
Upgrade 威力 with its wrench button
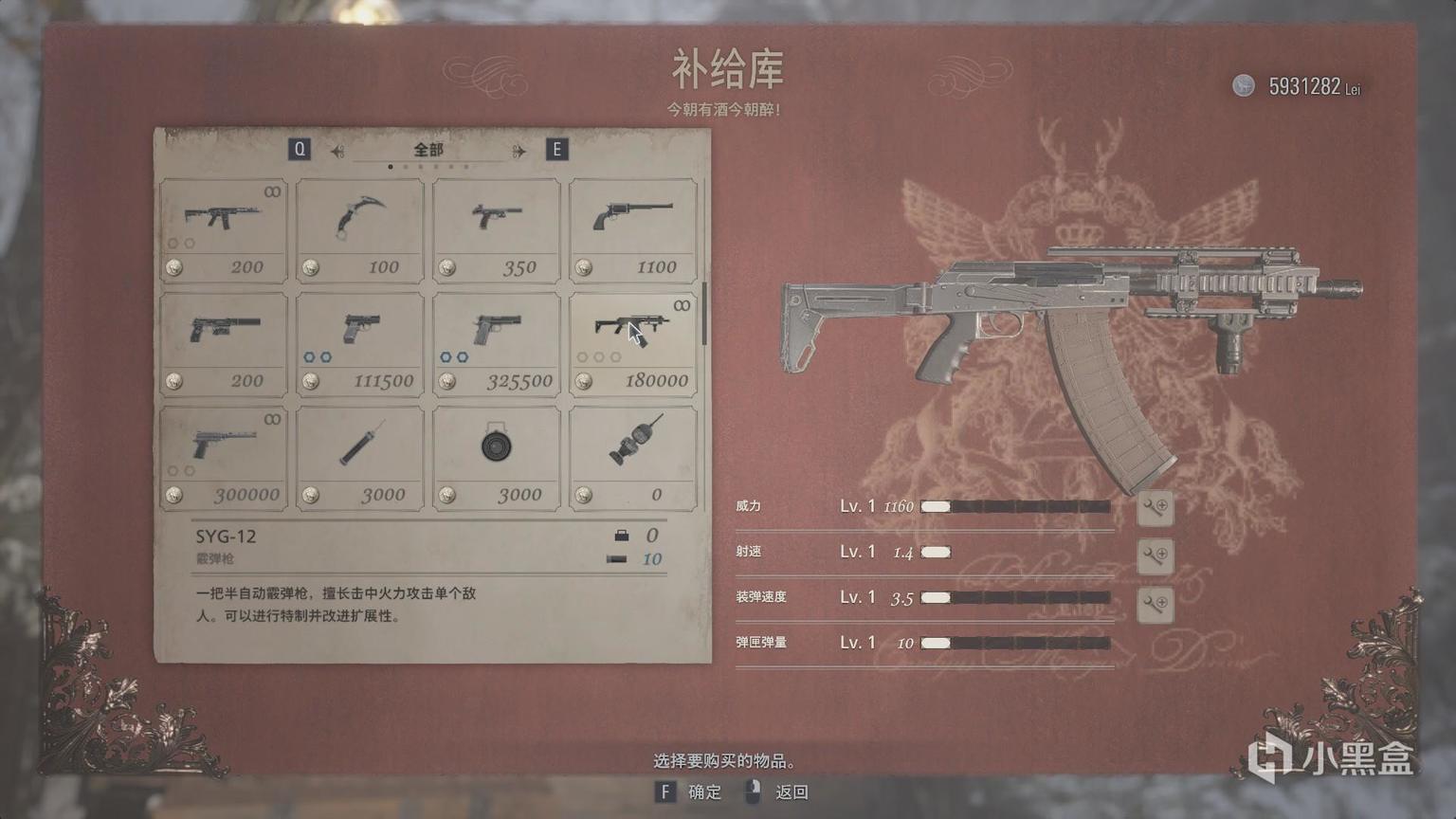1155,507
